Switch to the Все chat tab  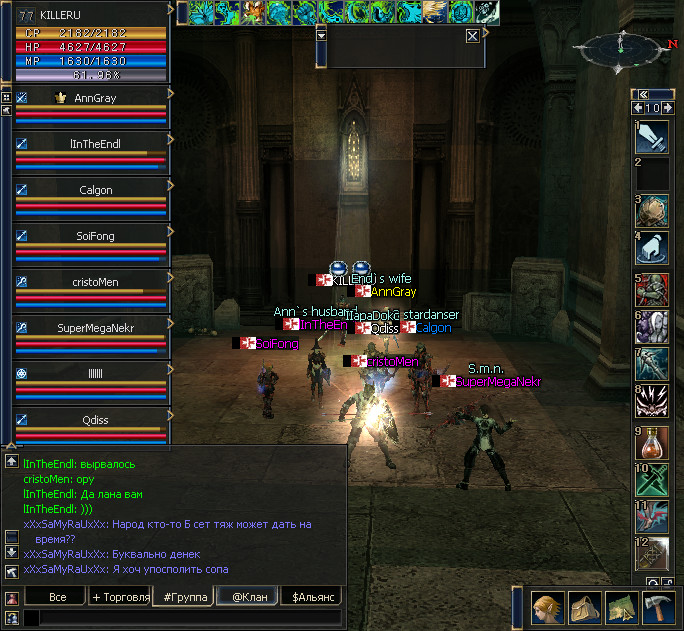click(x=57, y=597)
